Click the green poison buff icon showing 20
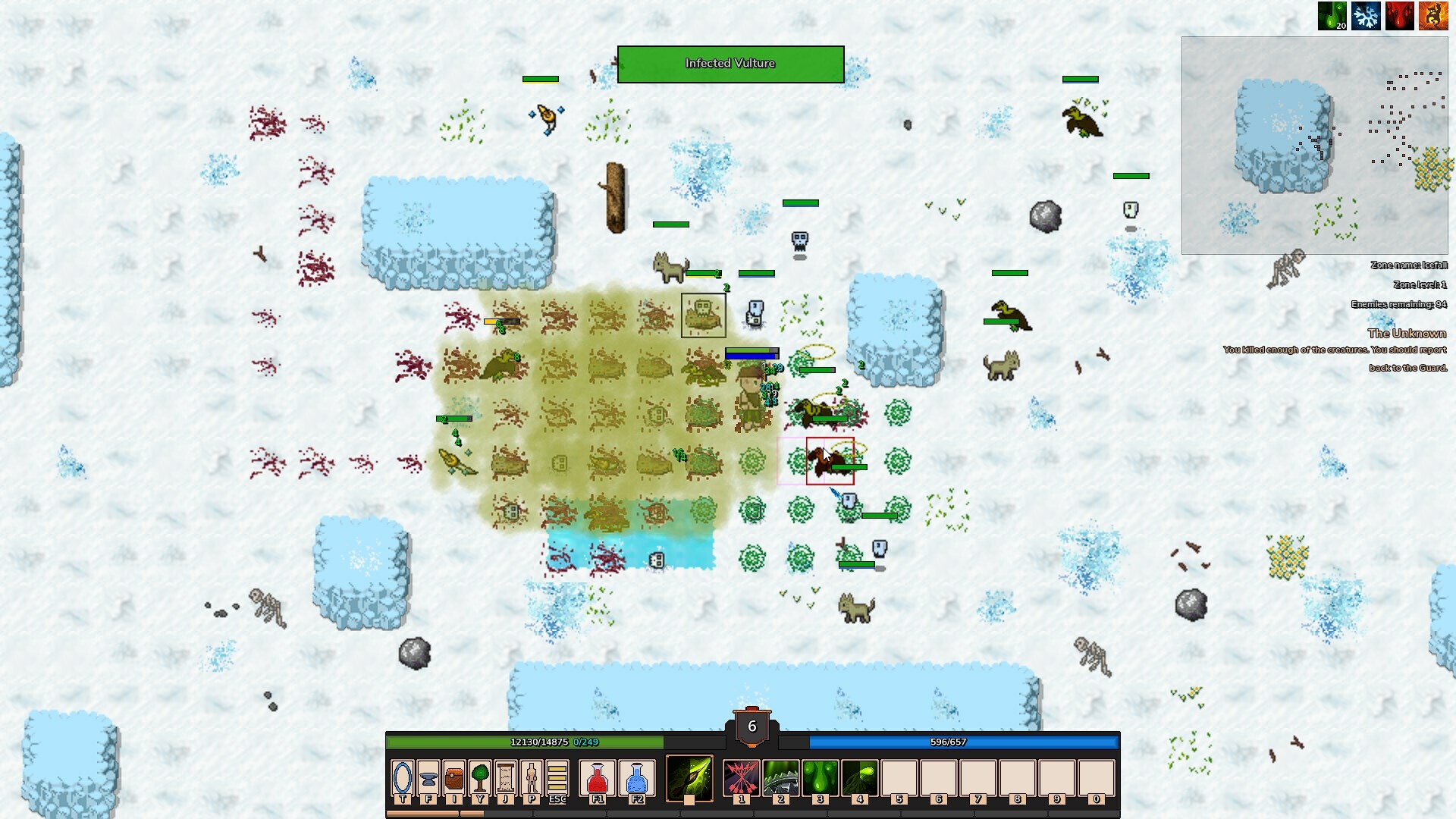1456x819 pixels. (x=1332, y=14)
